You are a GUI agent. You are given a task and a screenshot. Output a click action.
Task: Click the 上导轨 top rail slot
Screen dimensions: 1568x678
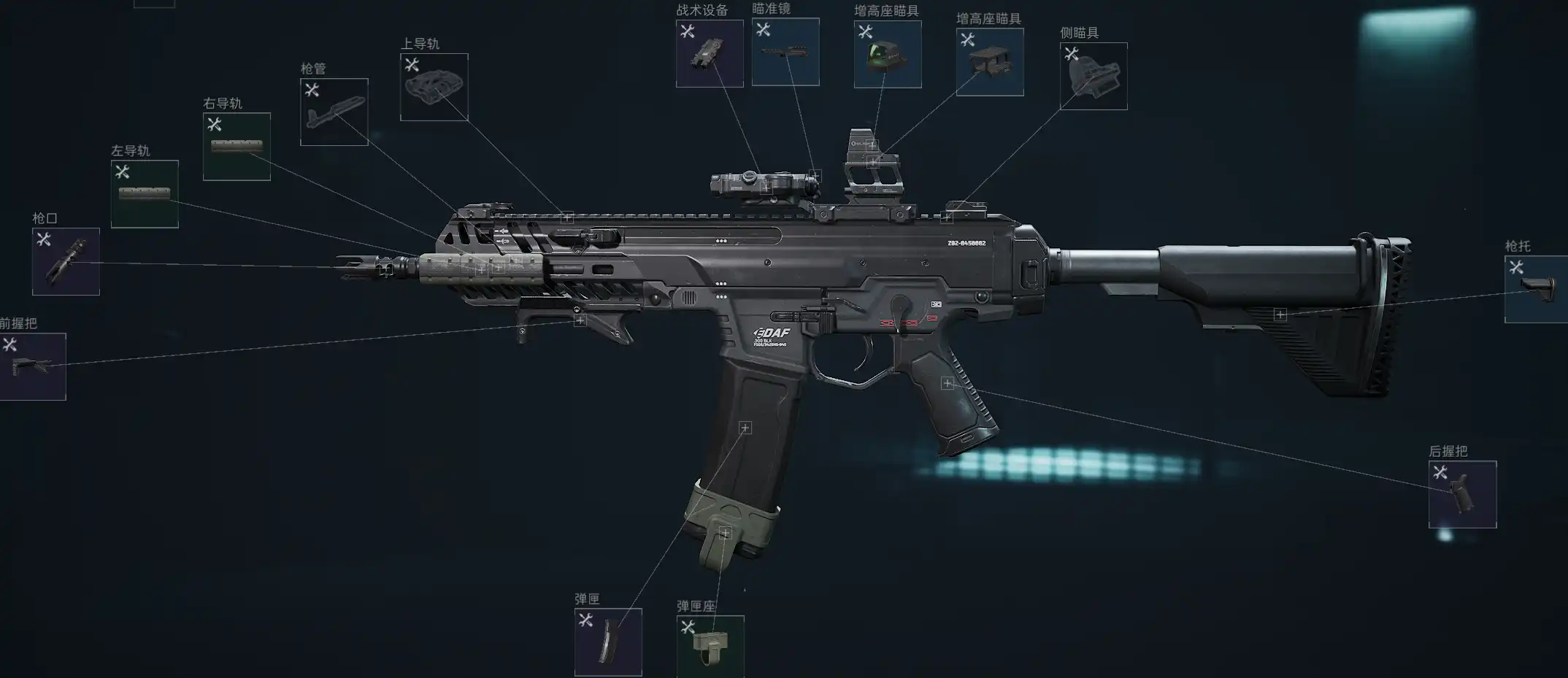coord(434,87)
